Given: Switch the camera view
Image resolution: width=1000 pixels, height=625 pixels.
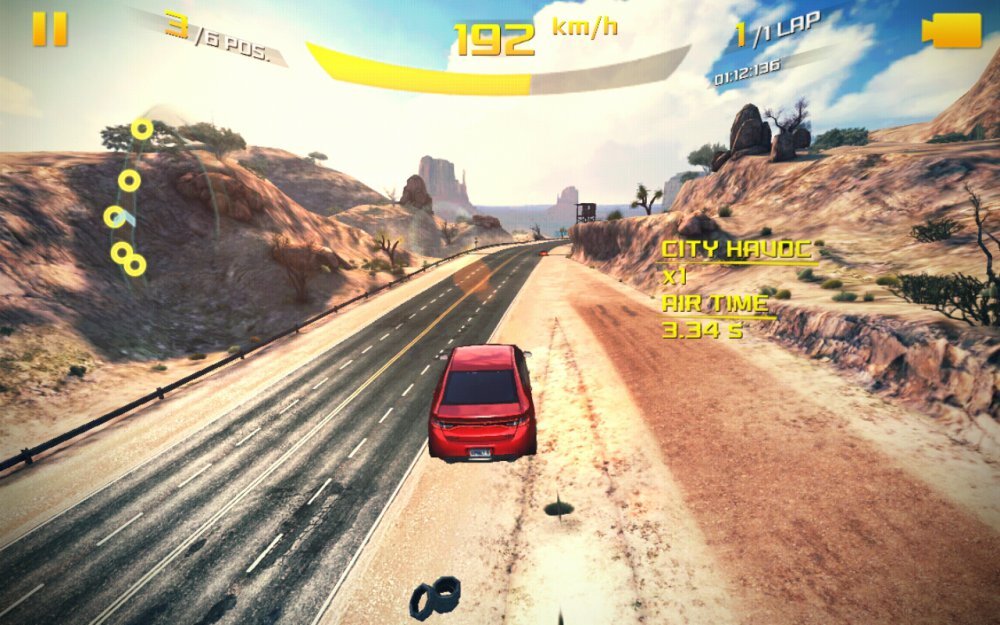Looking at the screenshot, I should (x=951, y=30).
